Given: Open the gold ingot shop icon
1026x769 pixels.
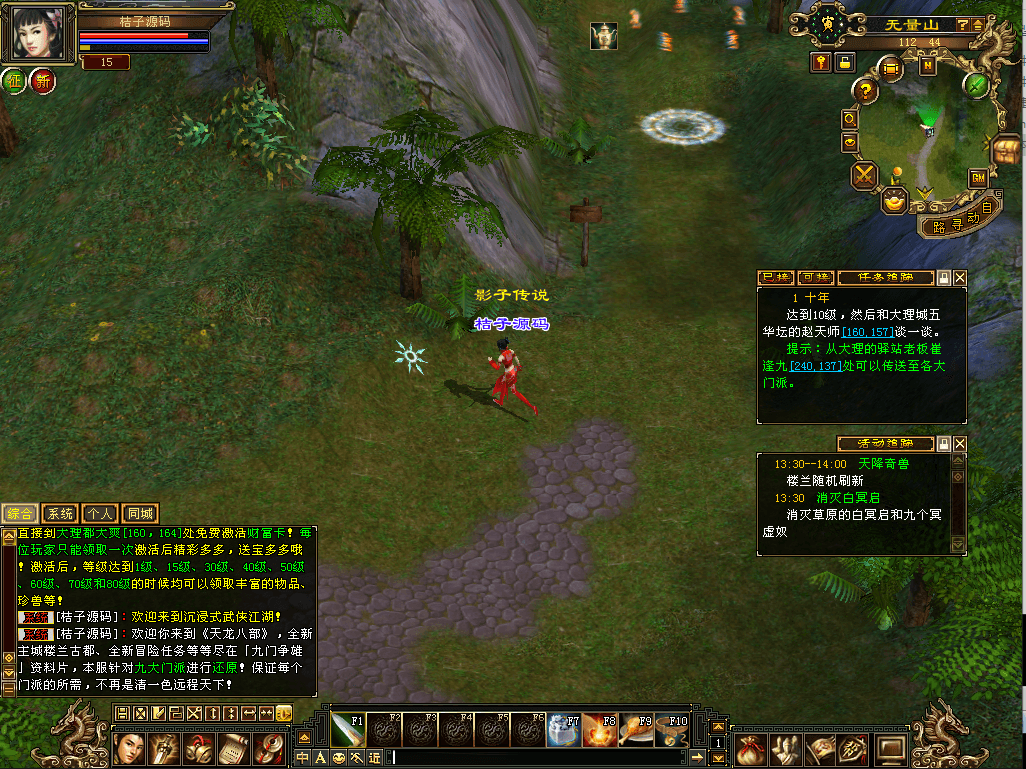Looking at the screenshot, I should point(894,200).
